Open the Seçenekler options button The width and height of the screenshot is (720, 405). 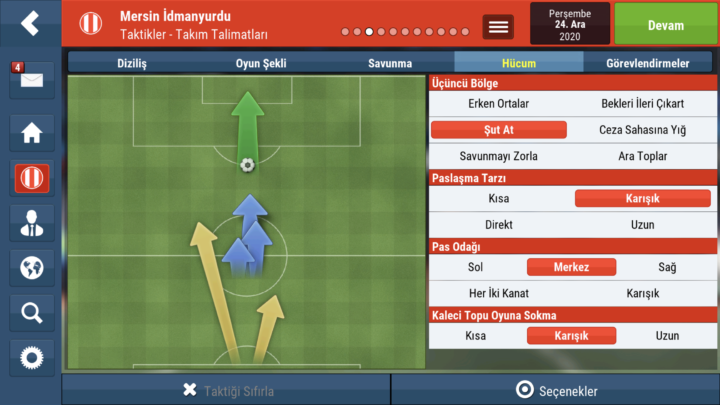[x=556, y=390]
